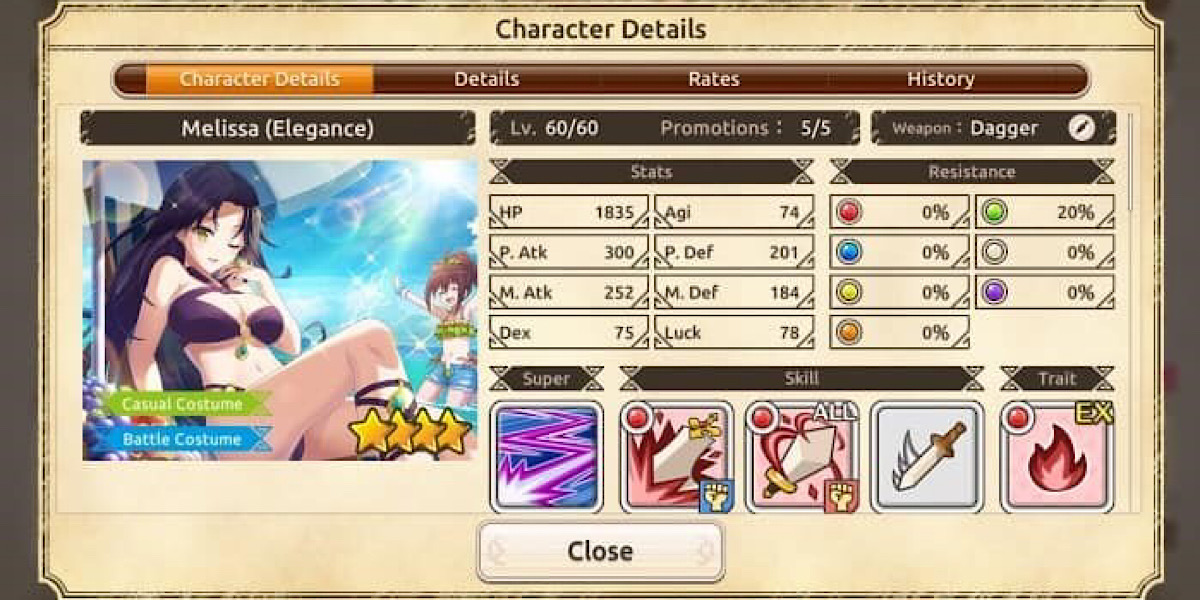Screen dimensions: 1200x600
Task: Tap the red slash sword skill with bow
Action: (676, 457)
